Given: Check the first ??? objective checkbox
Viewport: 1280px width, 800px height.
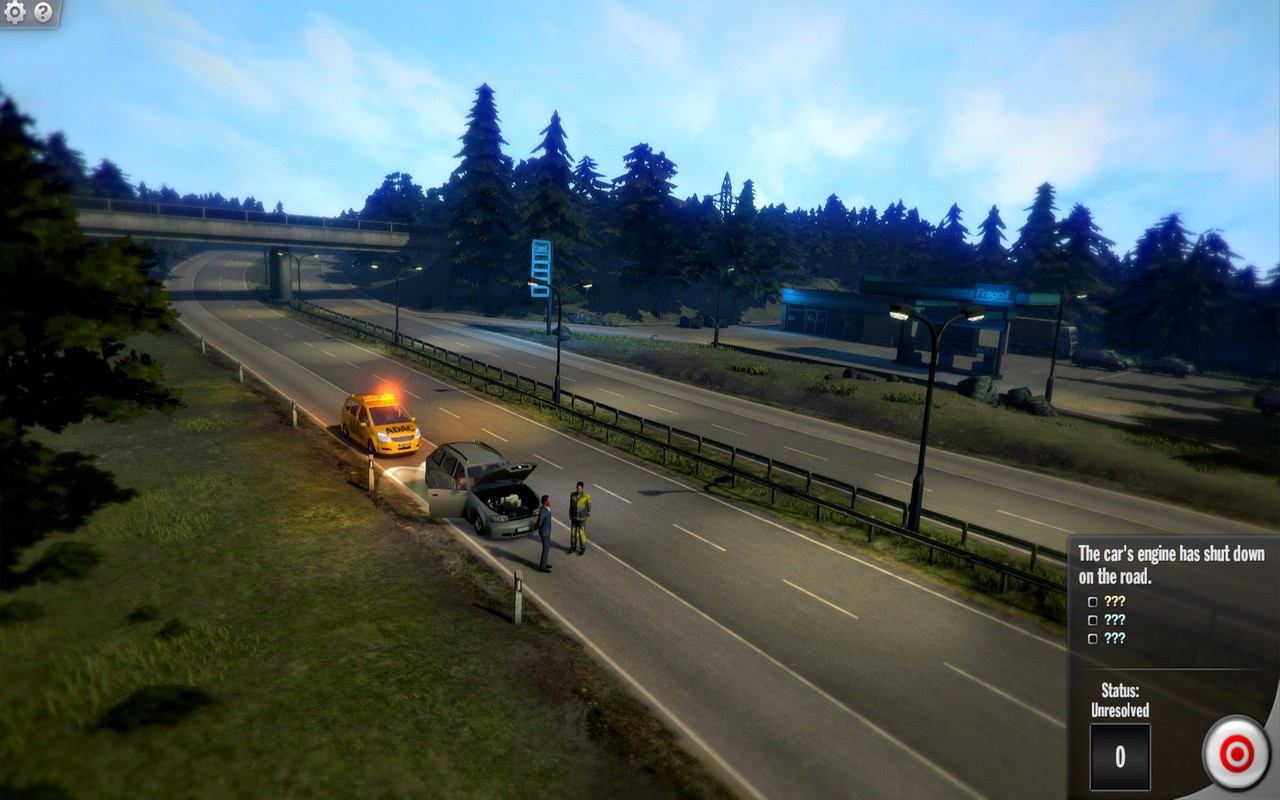Looking at the screenshot, I should click(x=1092, y=603).
